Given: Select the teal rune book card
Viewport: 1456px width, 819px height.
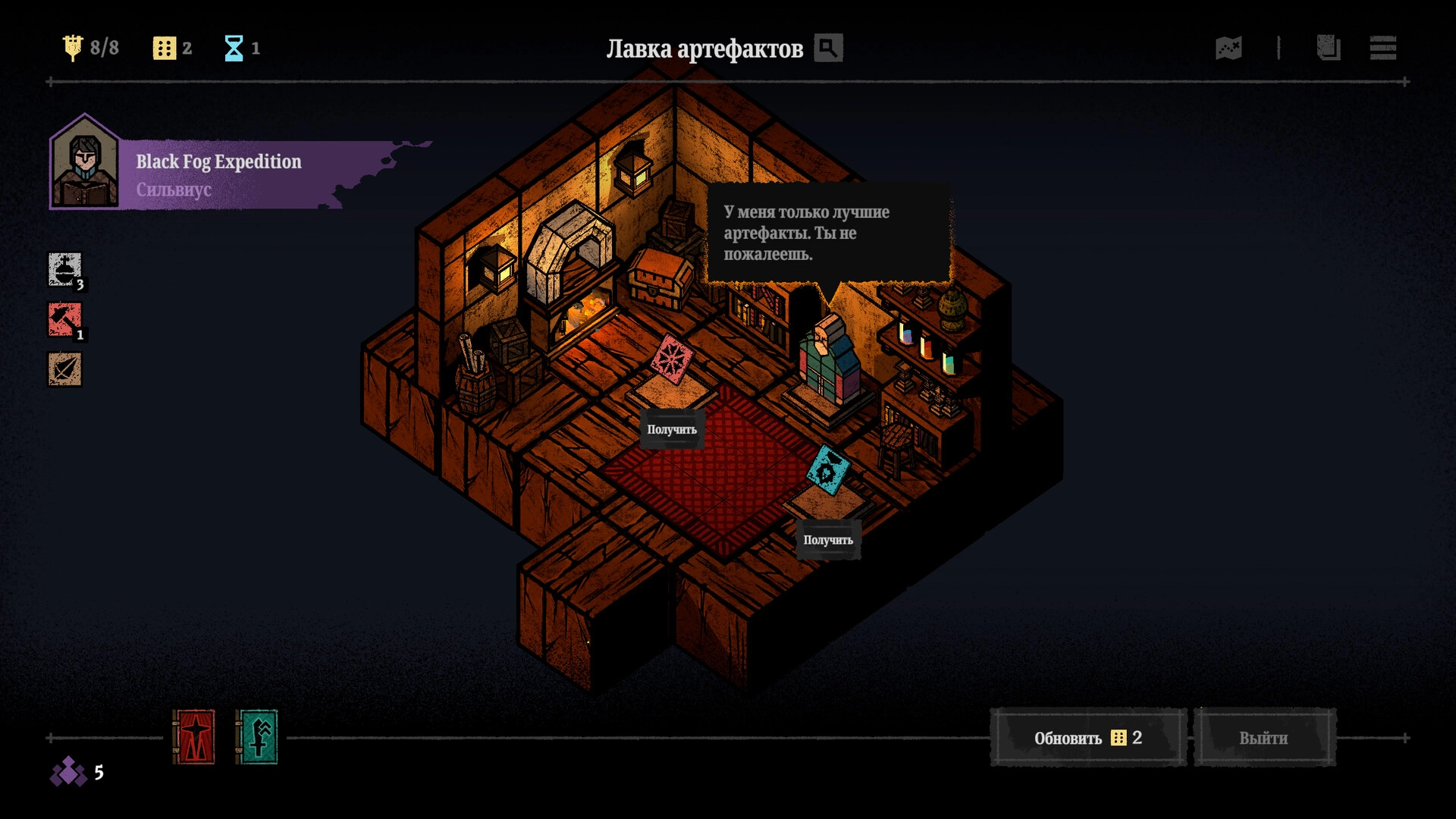Looking at the screenshot, I should (x=257, y=736).
